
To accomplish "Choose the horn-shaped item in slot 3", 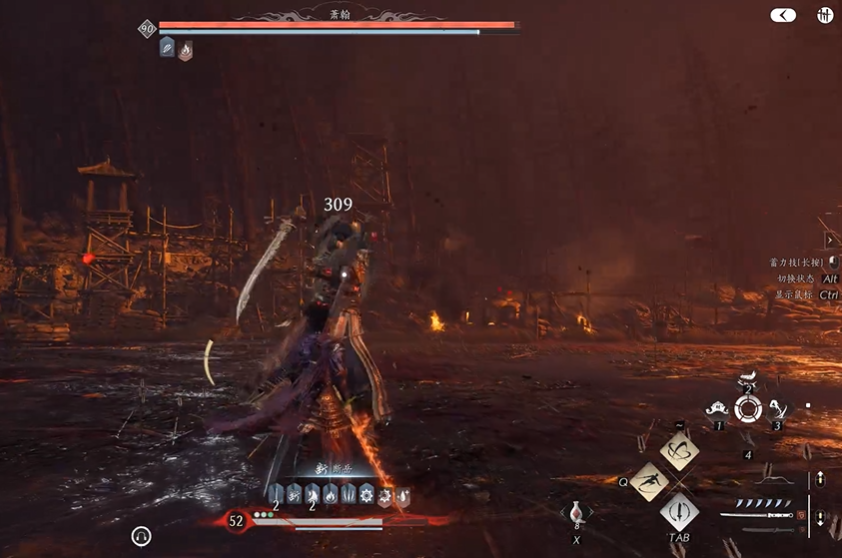I will click(x=779, y=408).
